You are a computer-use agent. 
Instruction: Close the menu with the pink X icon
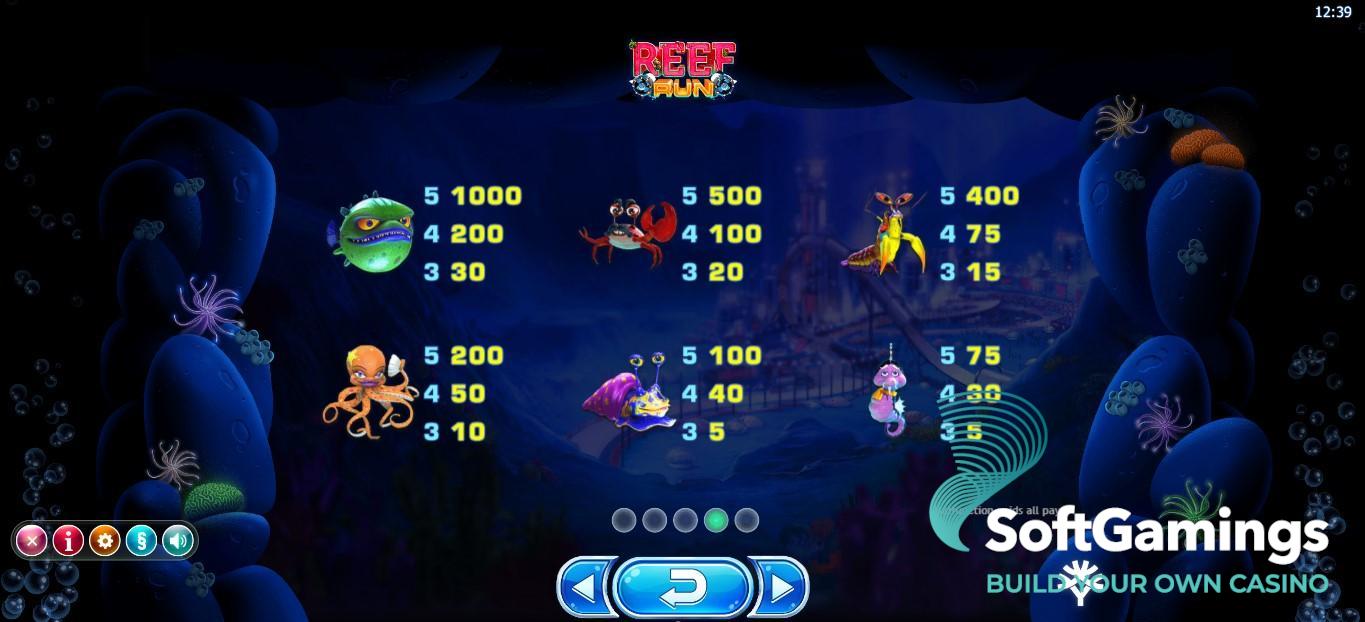(32, 541)
